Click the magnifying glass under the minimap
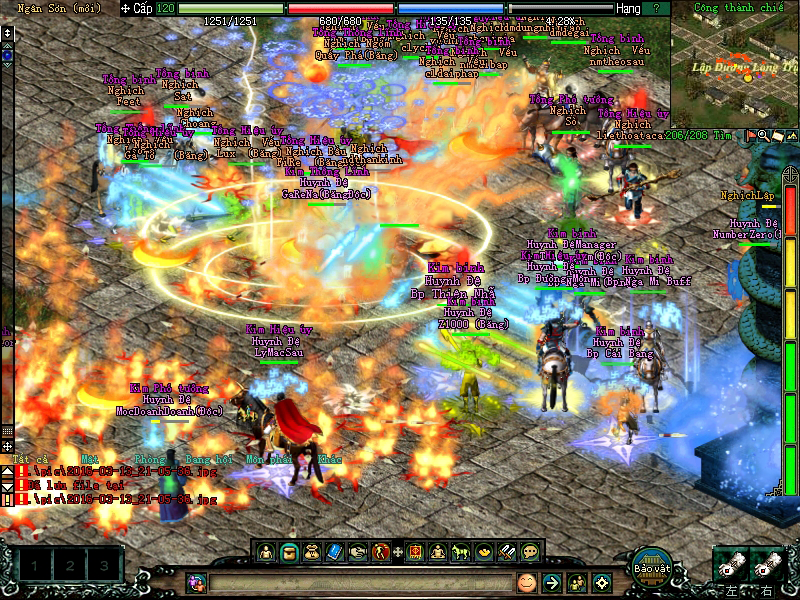Screen dimensions: 800x600 point(762,135)
